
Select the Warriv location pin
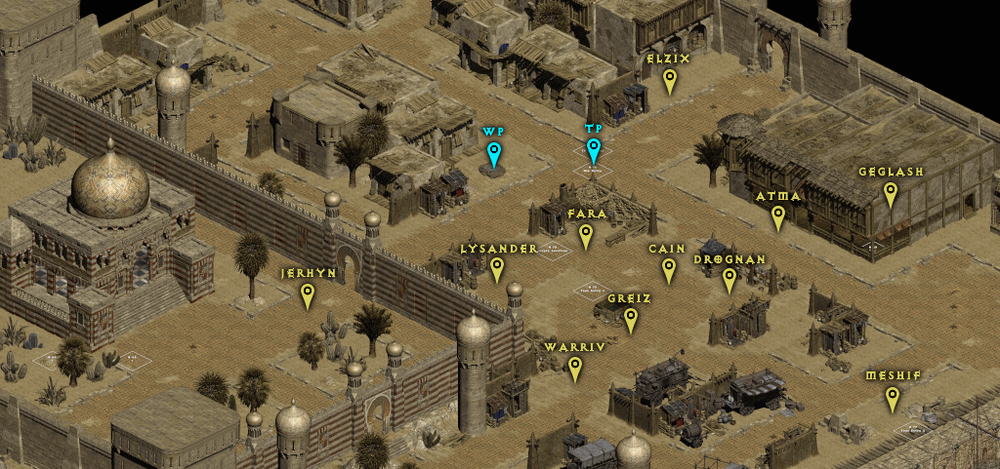click(x=575, y=368)
